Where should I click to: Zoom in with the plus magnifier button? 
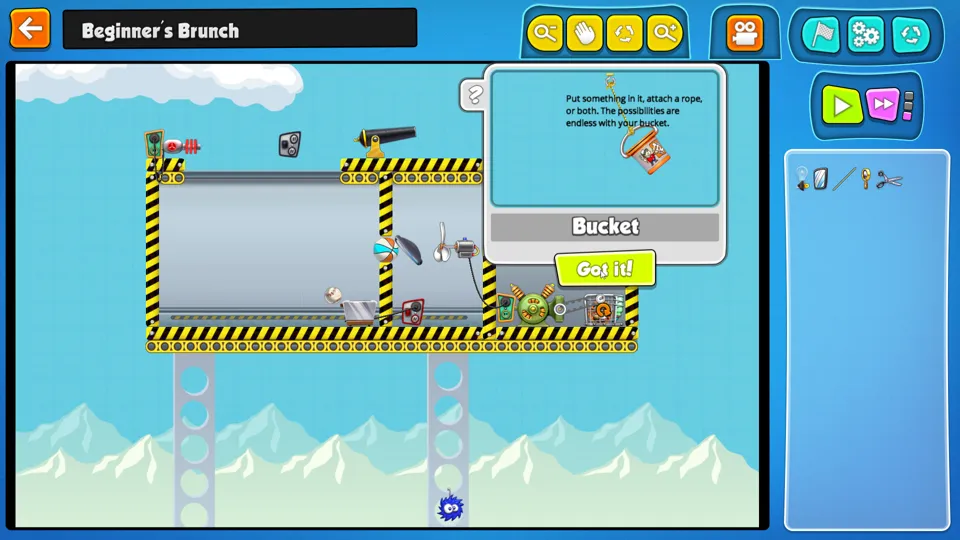click(665, 34)
